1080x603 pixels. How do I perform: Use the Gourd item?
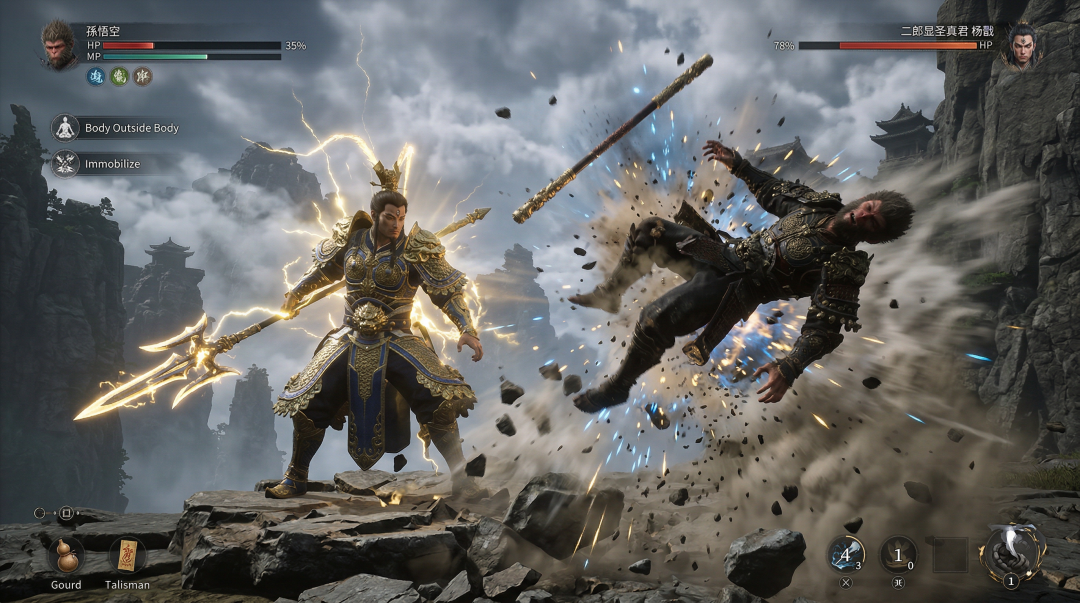[x=65, y=555]
